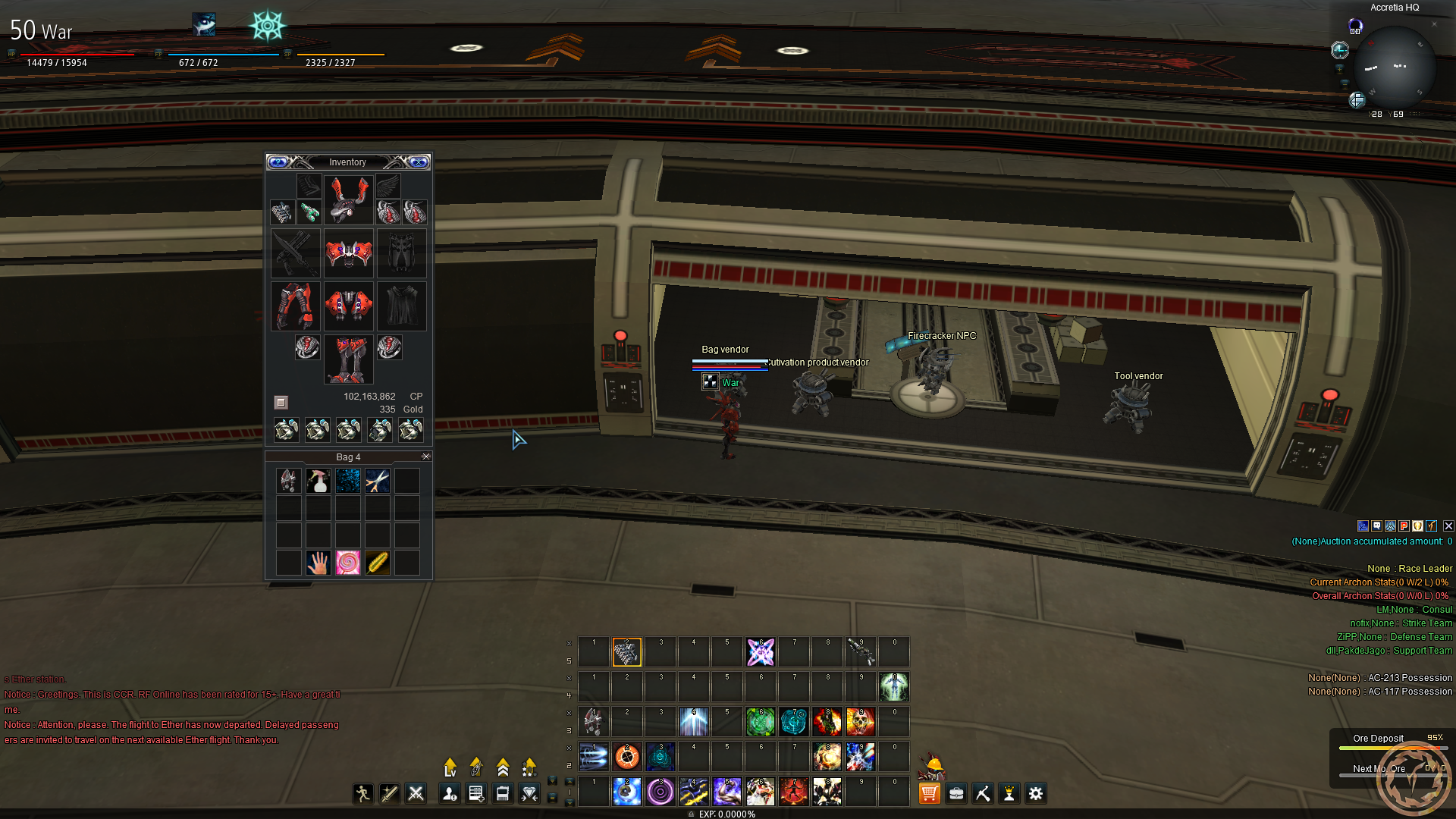
Task: Toggle the running figure movement button
Action: point(363,793)
